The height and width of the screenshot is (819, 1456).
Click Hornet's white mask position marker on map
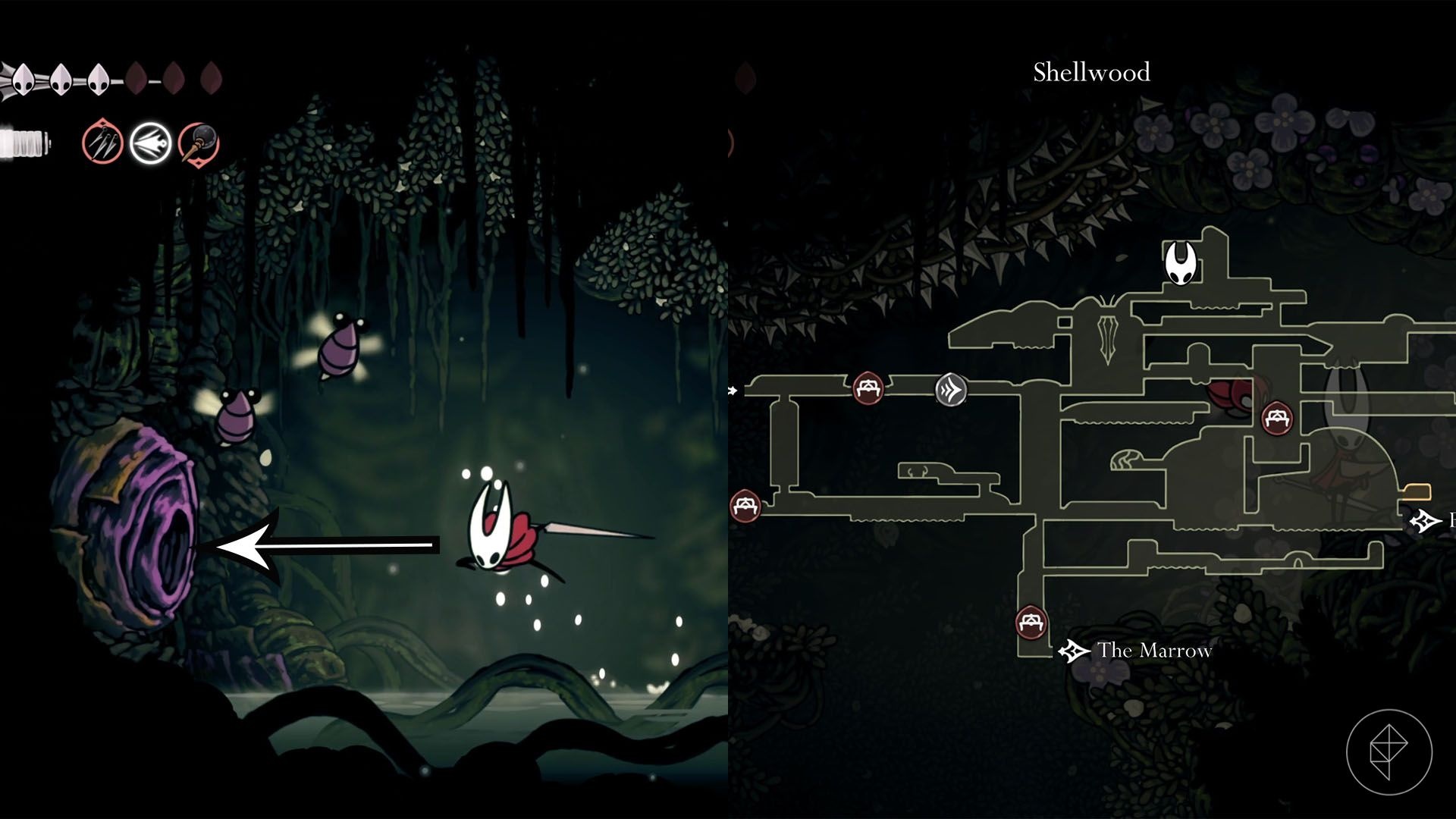click(x=1180, y=263)
